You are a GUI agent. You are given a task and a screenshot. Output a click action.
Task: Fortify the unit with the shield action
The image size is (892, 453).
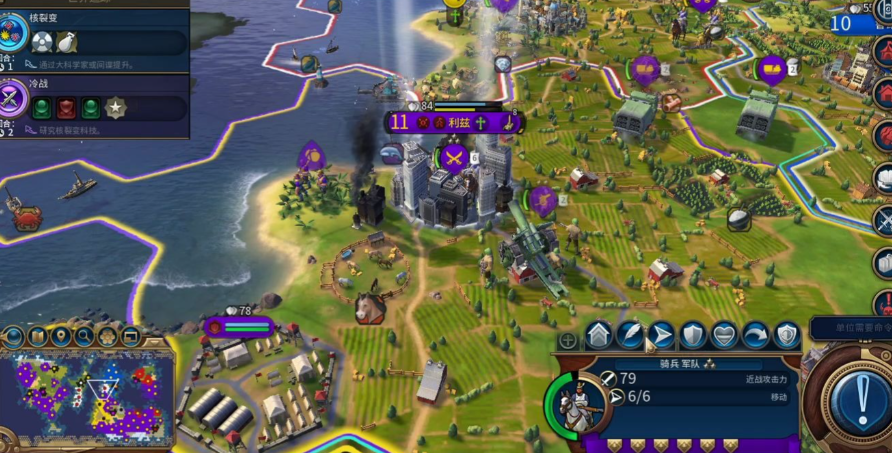pyautogui.click(x=692, y=335)
